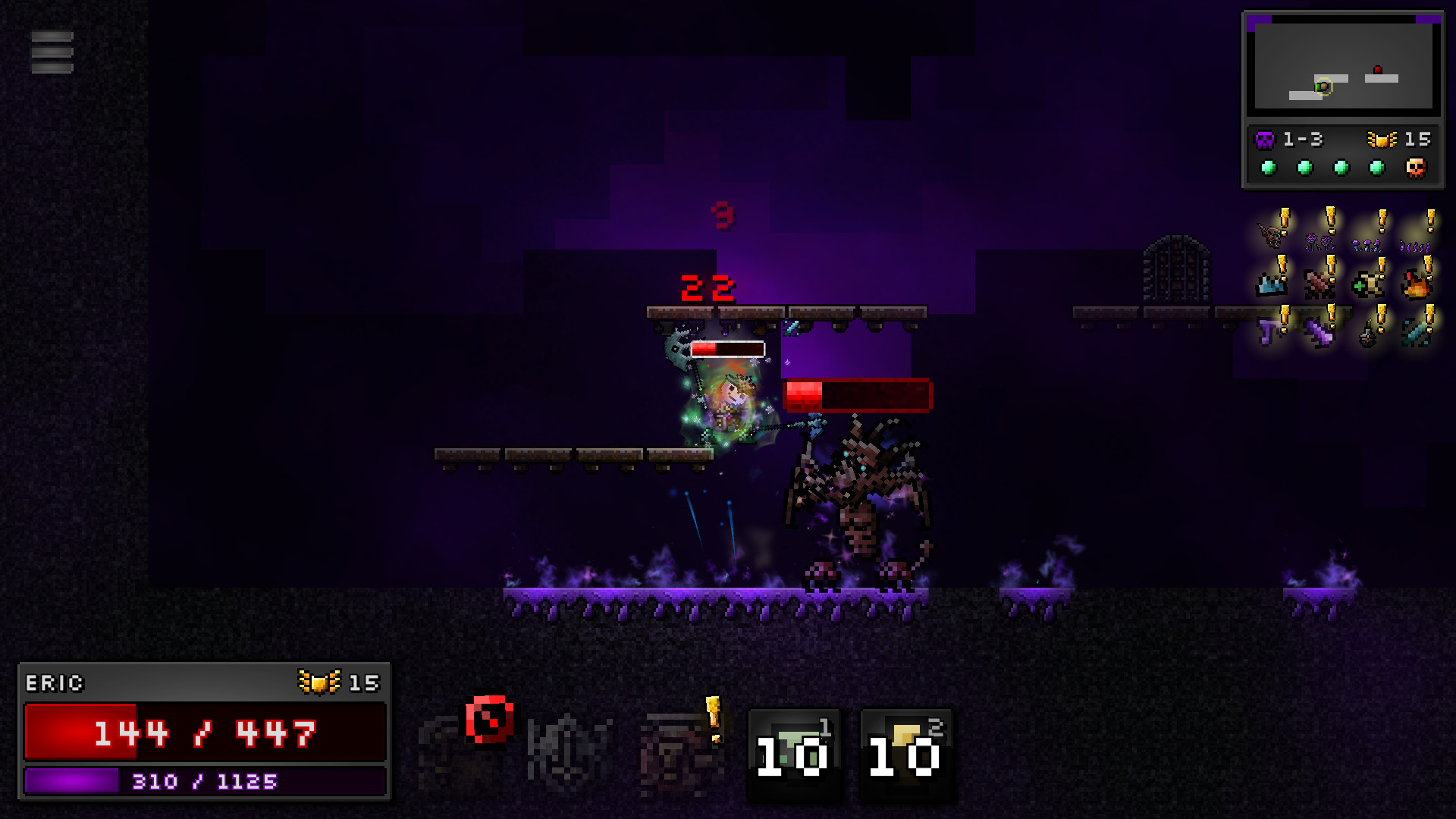Click the first green gem health orb
Viewport: 1456px width, 819px height.
click(1268, 168)
